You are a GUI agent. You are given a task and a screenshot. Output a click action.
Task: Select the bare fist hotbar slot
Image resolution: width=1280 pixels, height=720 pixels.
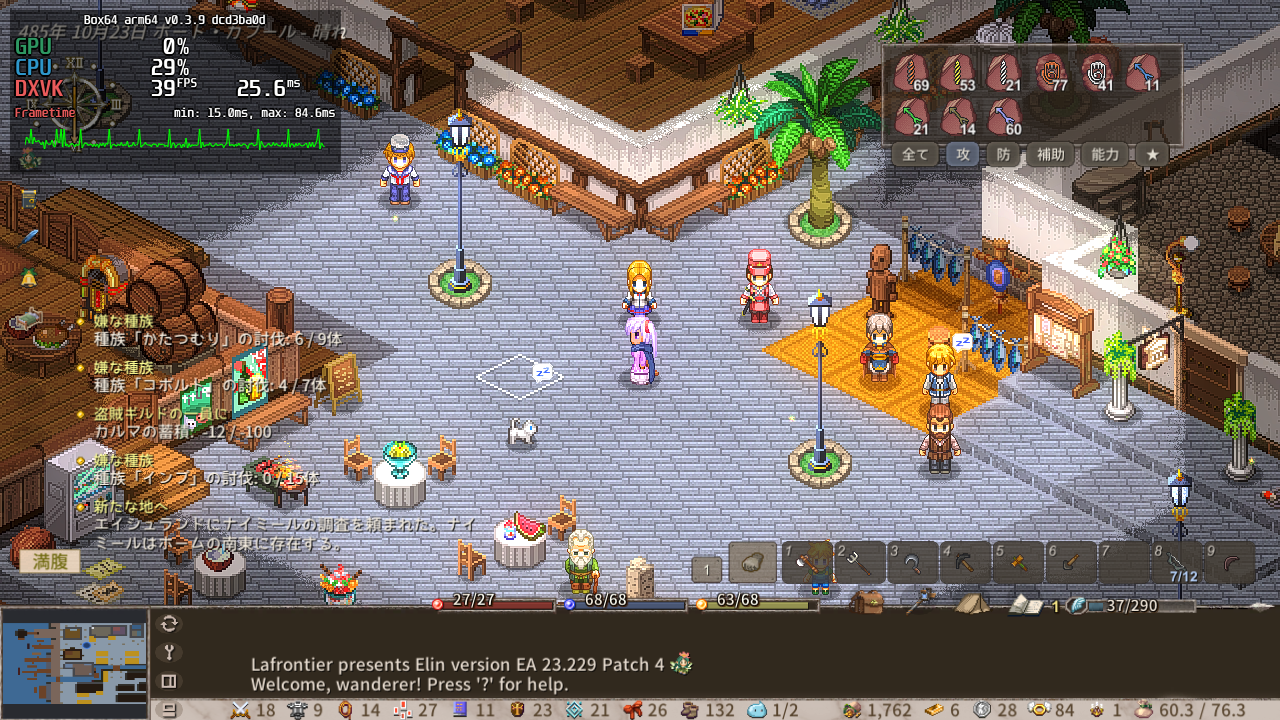tap(753, 563)
